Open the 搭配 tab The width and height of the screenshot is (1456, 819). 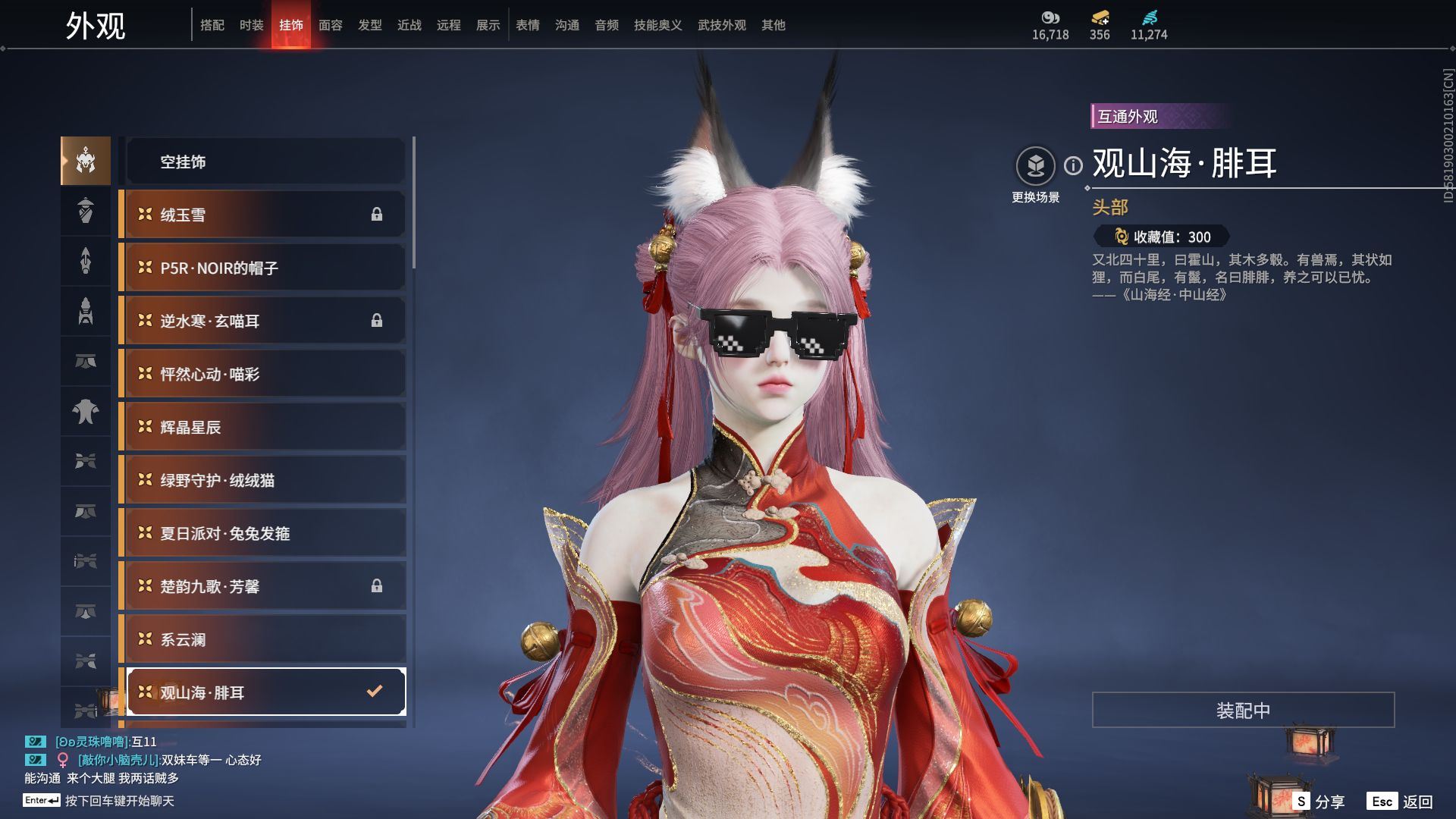pos(212,25)
